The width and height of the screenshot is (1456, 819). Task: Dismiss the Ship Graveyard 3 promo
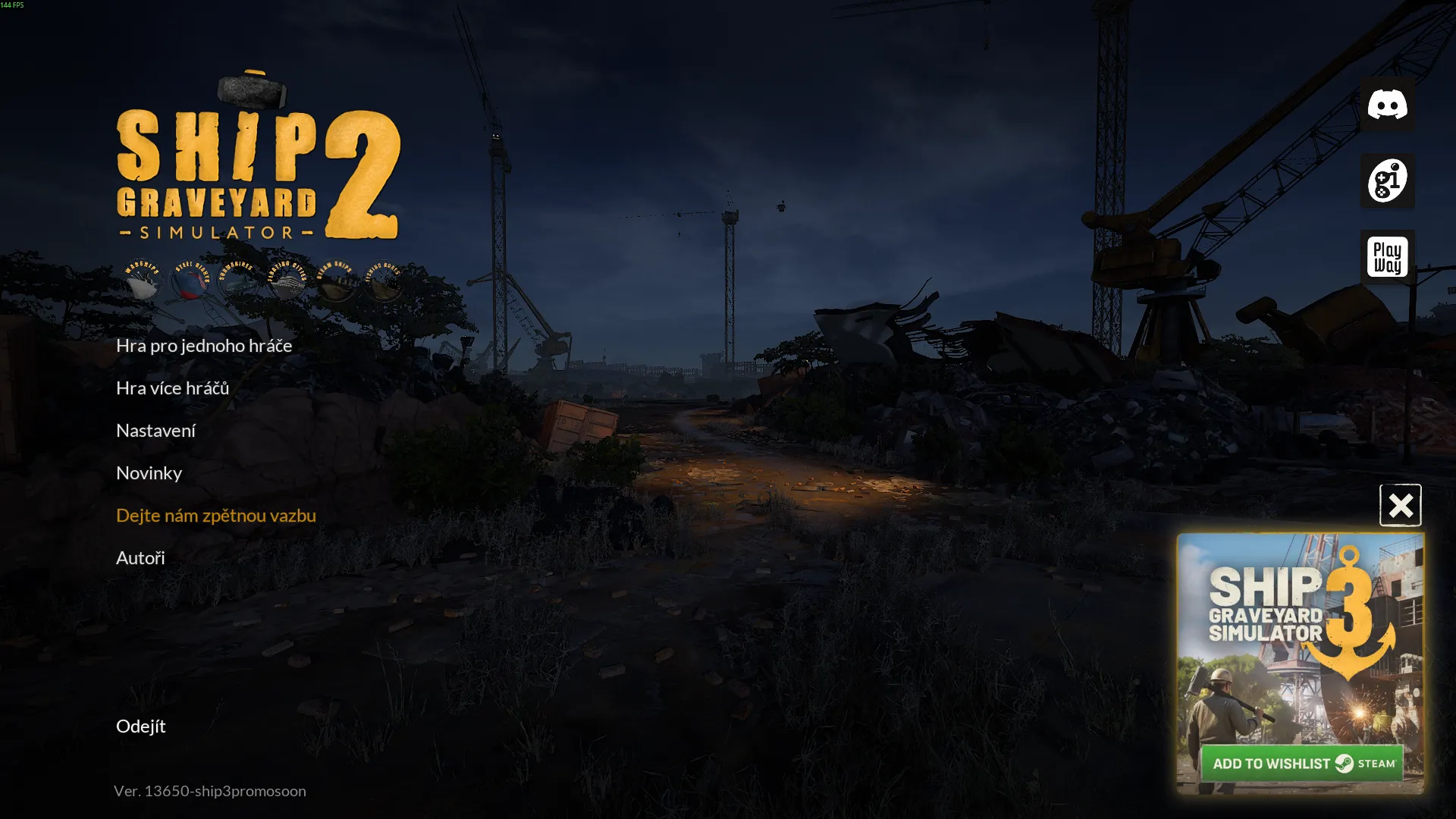pos(1401,505)
